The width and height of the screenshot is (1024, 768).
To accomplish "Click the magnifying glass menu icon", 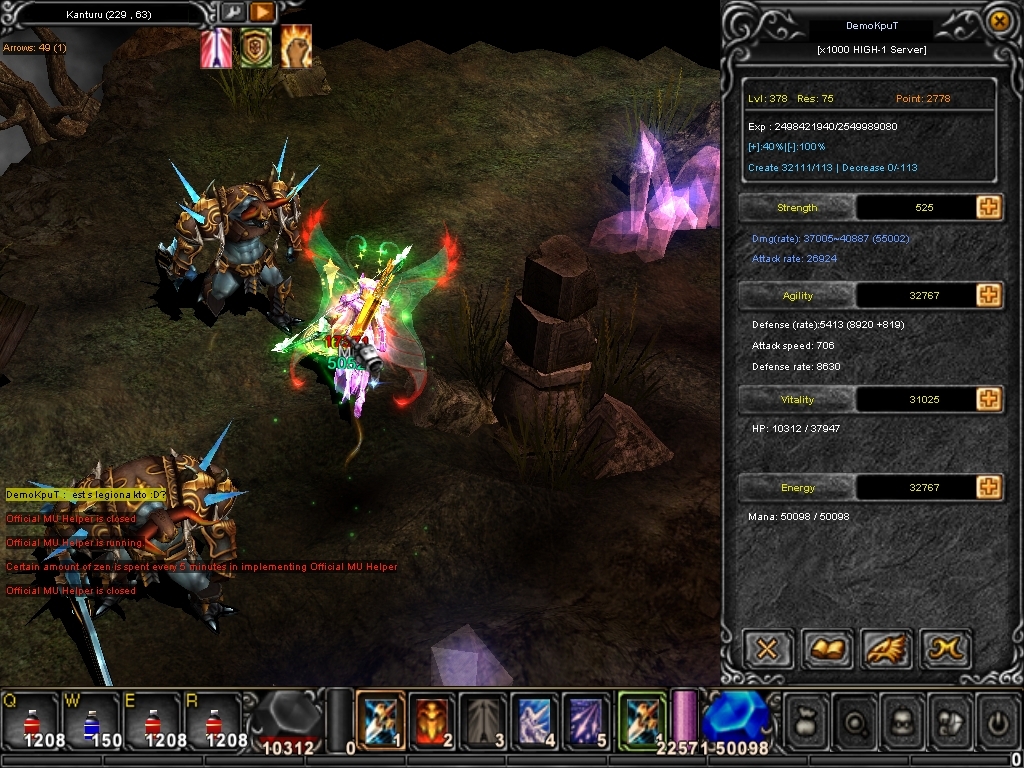I will pyautogui.click(x=854, y=718).
